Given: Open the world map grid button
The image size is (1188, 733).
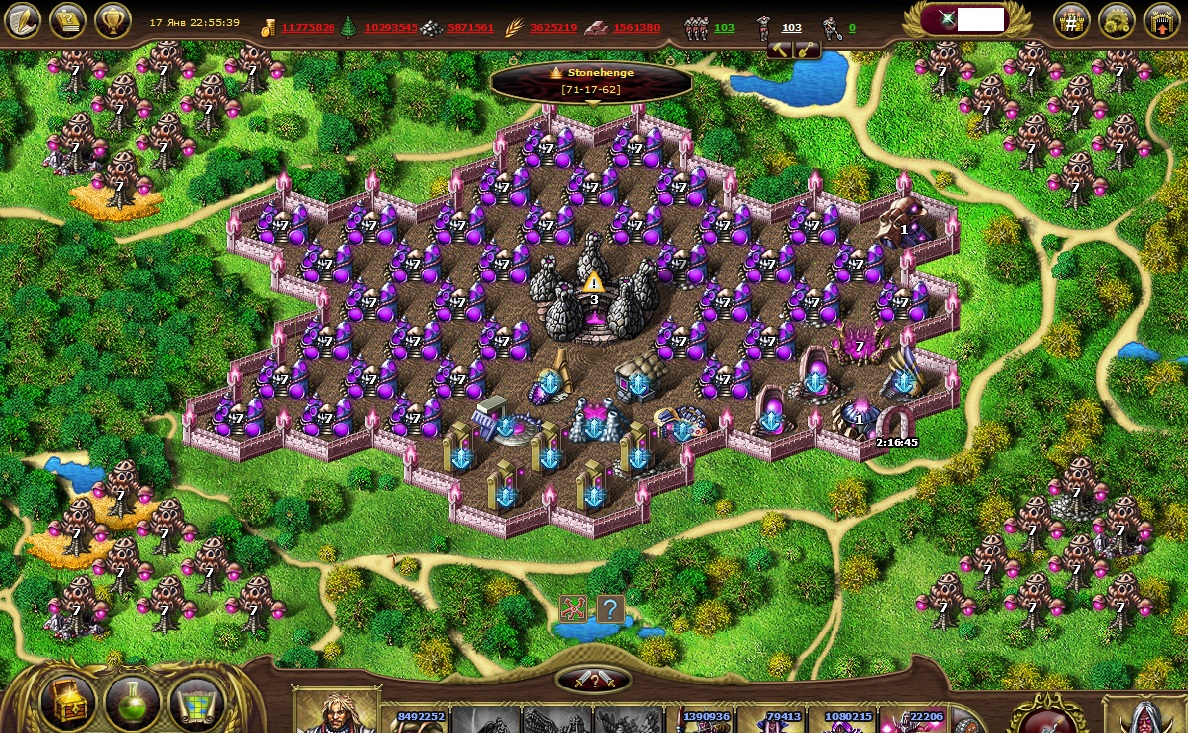Looking at the screenshot, I should 196,701.
